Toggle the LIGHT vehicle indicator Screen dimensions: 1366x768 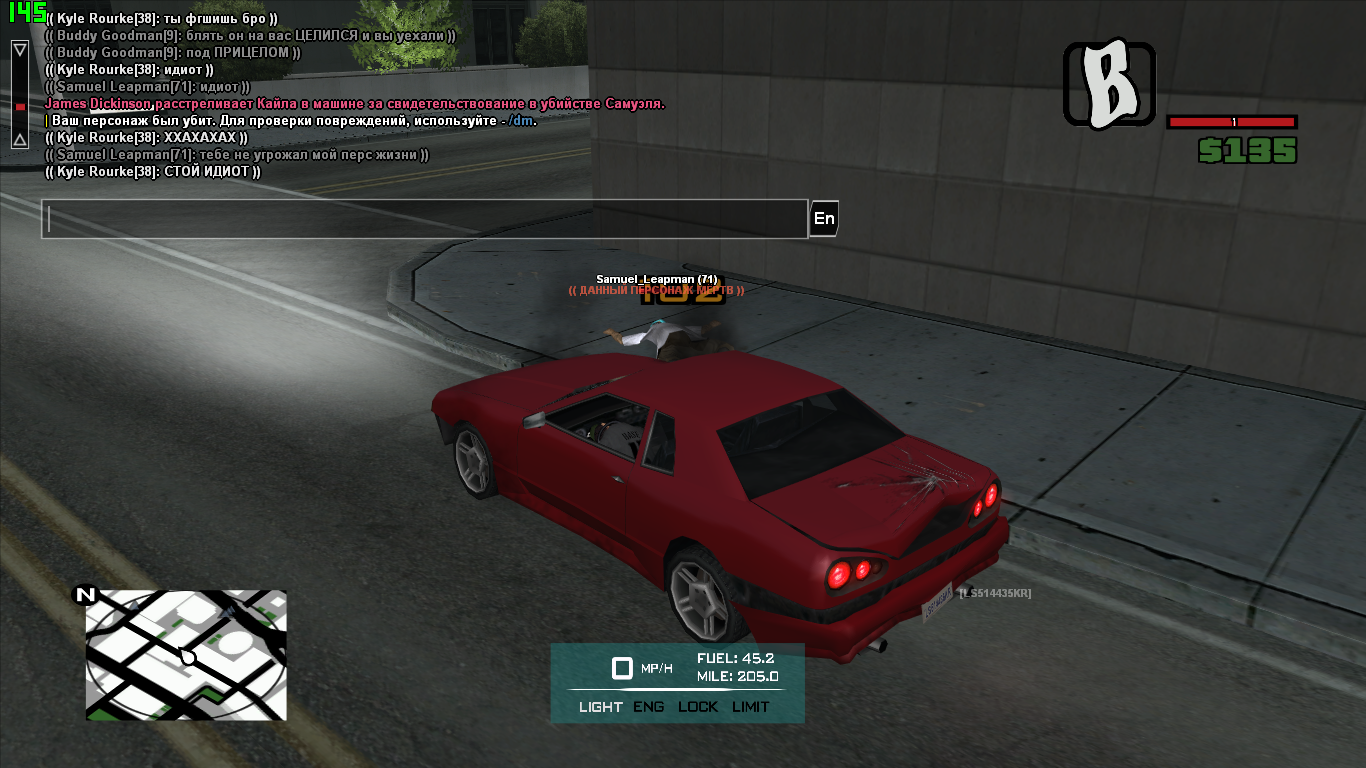tap(601, 707)
